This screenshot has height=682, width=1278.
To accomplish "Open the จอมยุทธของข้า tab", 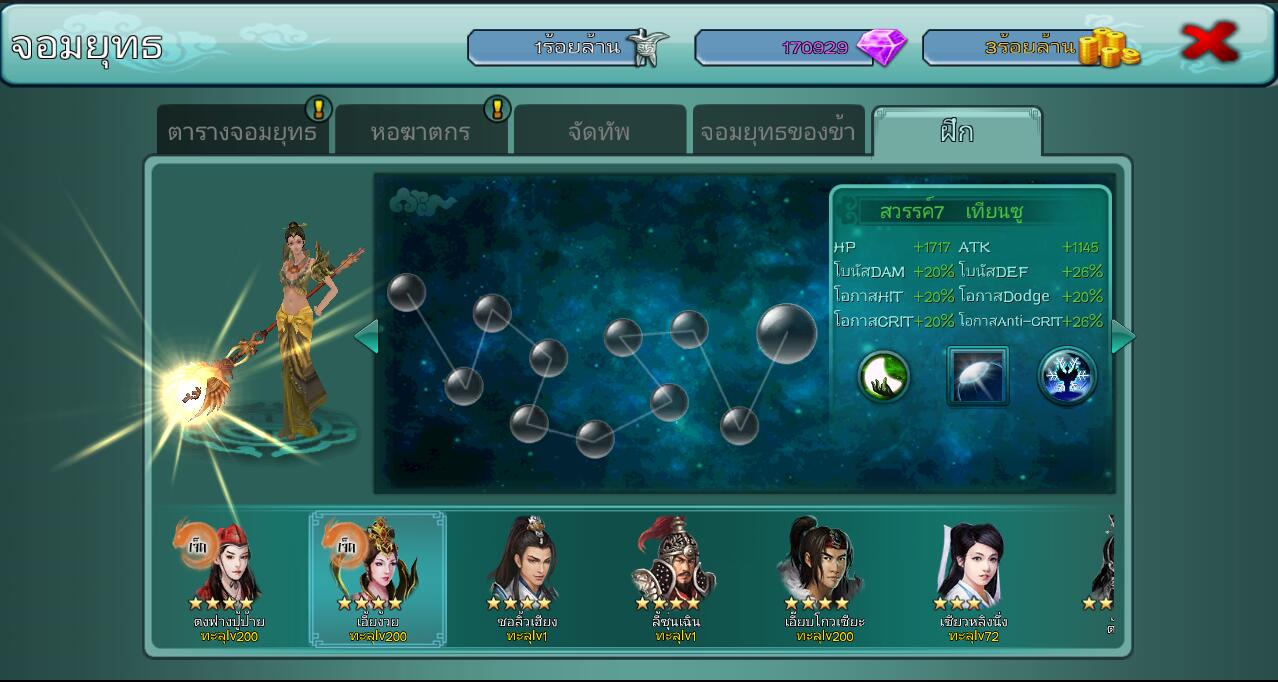I will pyautogui.click(x=778, y=132).
